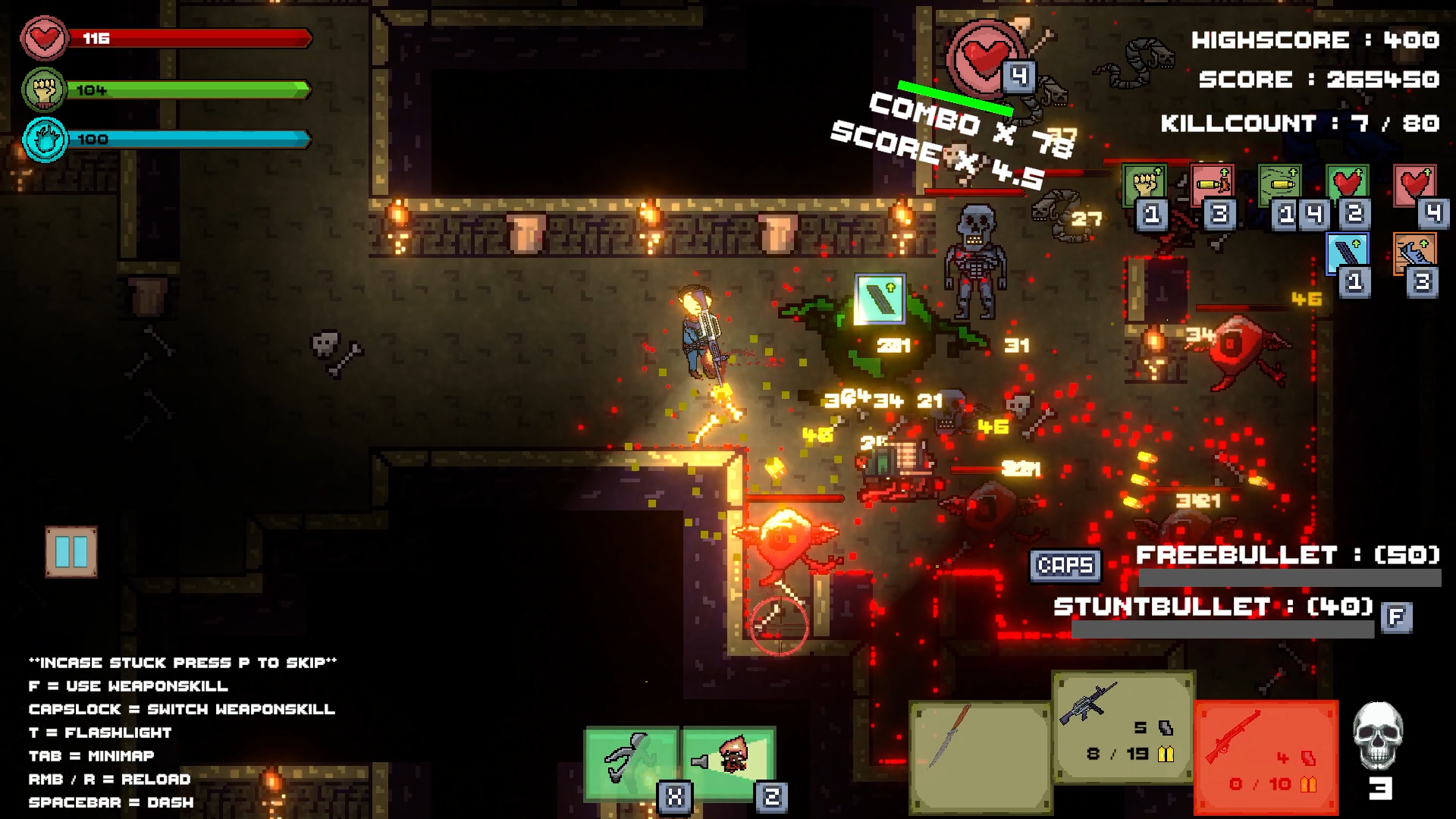
Task: Pause the game with the pause button
Action: pos(71,551)
